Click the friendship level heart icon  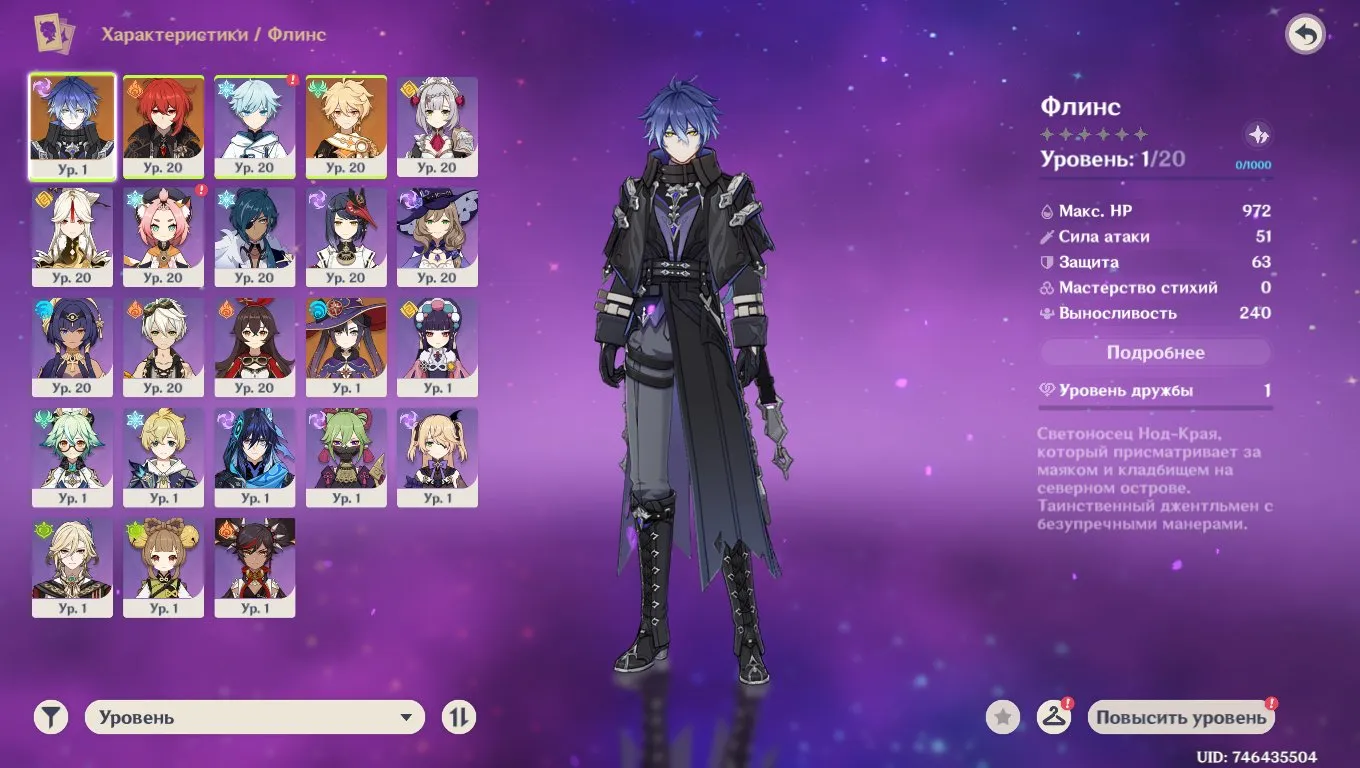pos(1048,390)
